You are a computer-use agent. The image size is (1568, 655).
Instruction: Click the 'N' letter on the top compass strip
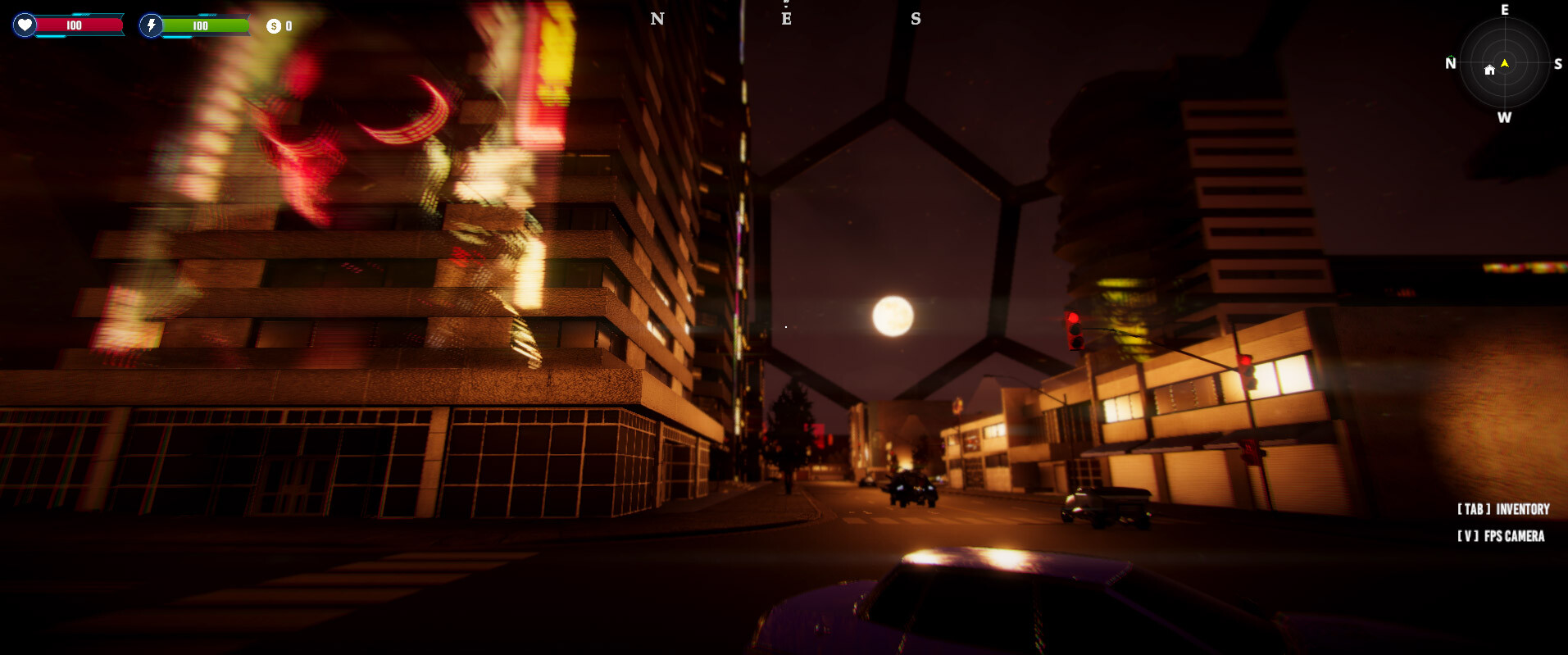(657, 18)
